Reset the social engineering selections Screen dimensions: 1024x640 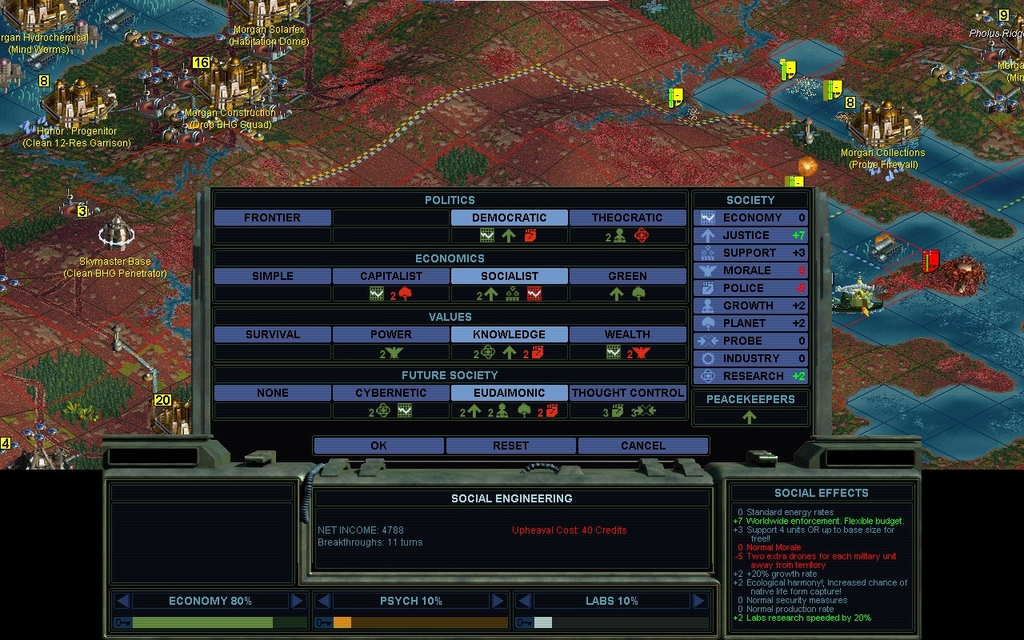[510, 445]
